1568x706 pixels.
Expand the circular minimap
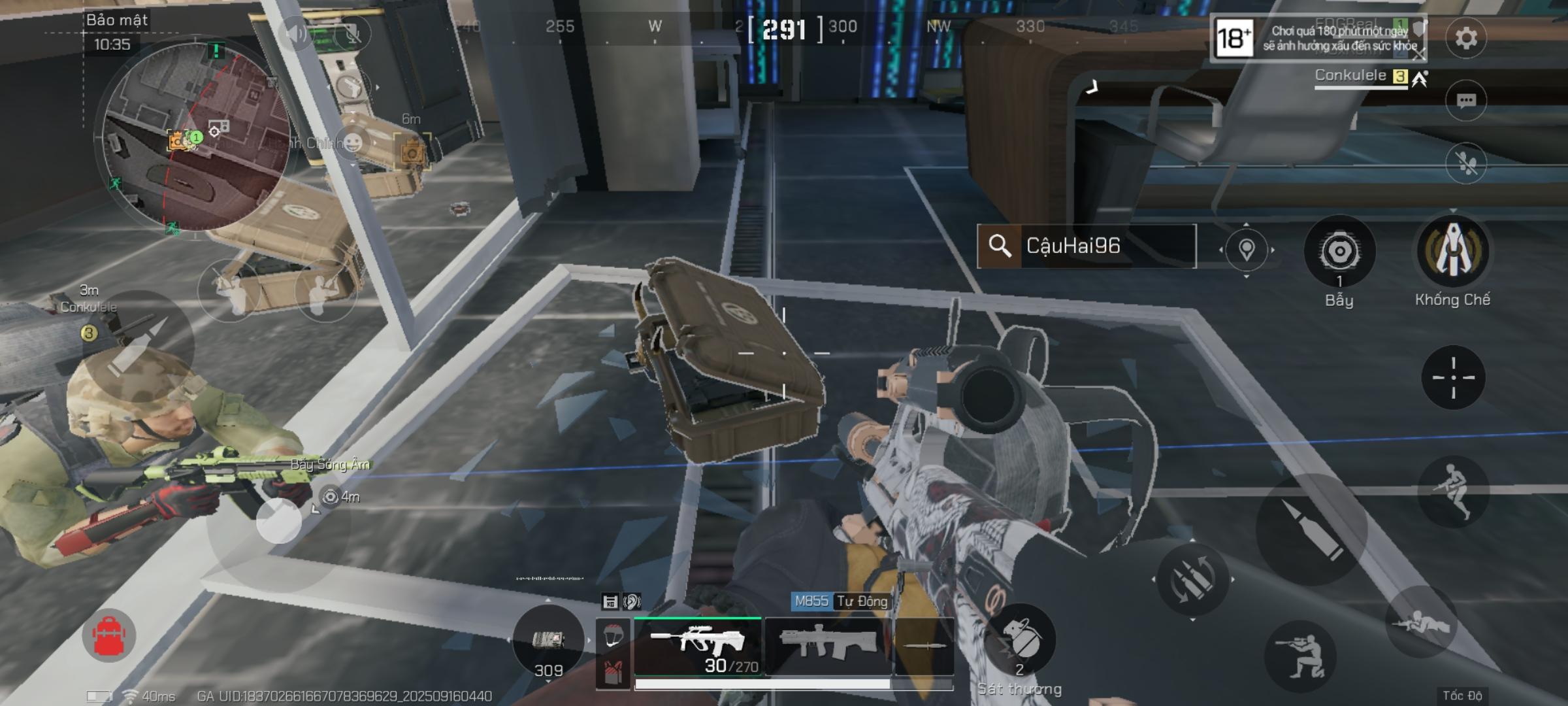(x=196, y=137)
